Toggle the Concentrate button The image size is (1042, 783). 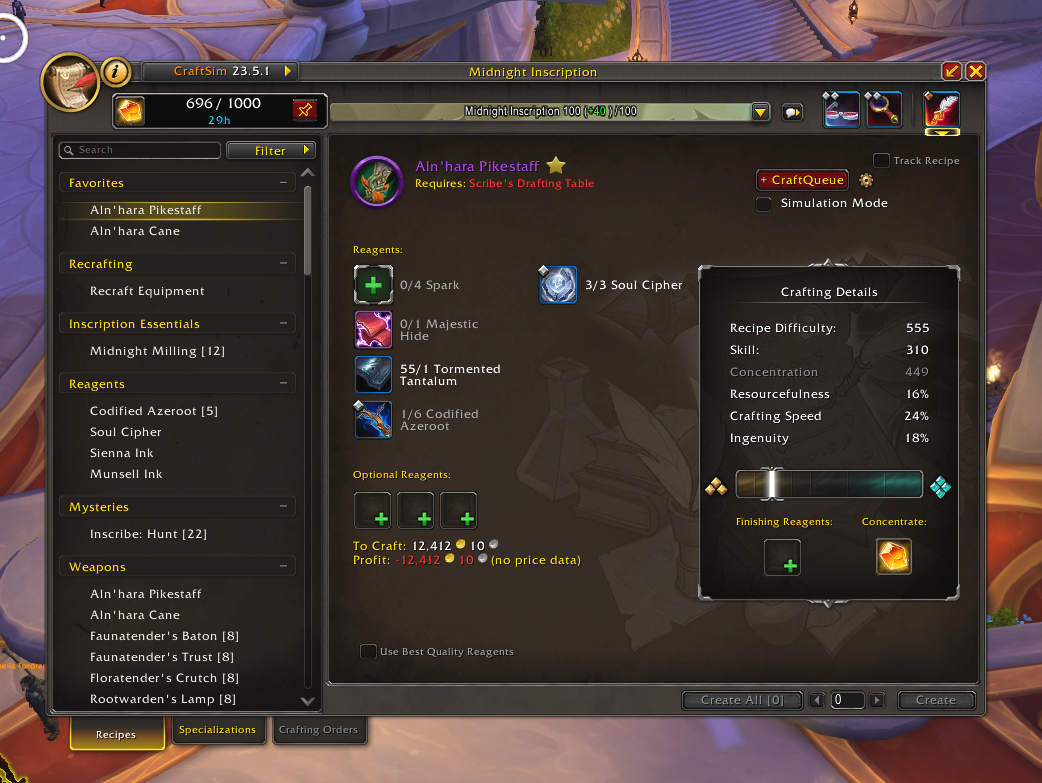[894, 557]
